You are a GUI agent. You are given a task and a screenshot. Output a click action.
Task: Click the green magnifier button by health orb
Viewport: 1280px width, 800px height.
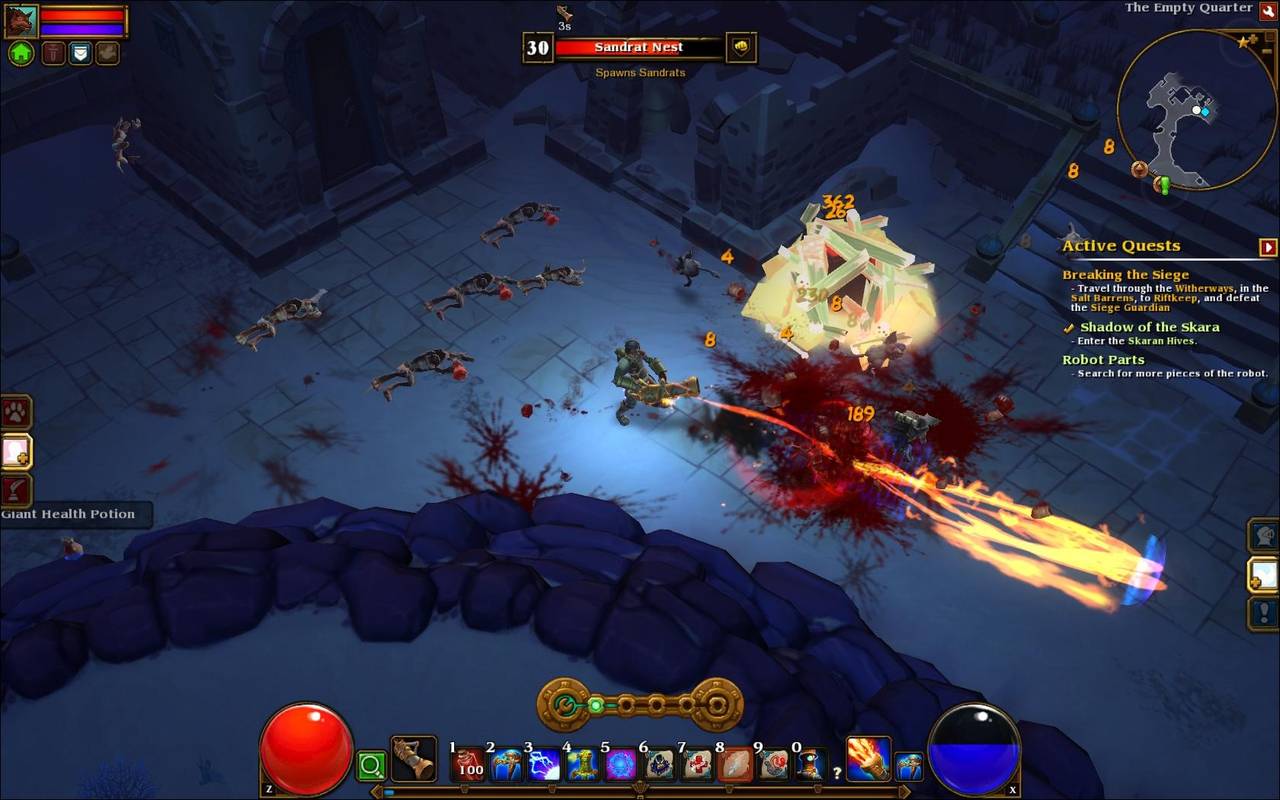pos(371,767)
